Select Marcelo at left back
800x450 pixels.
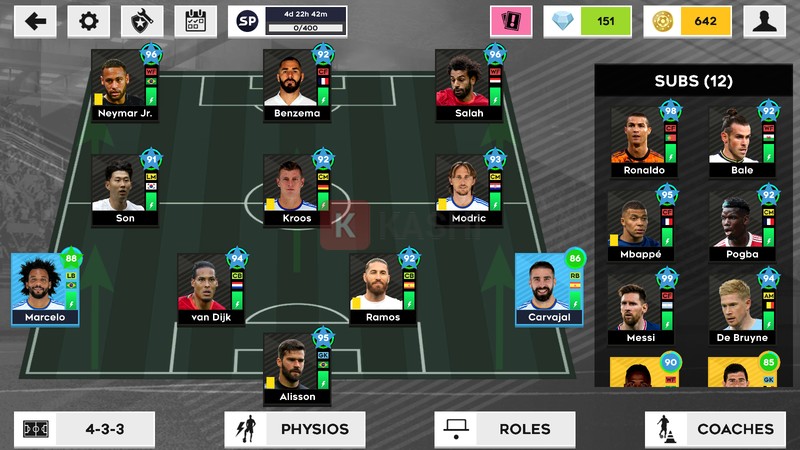(x=45, y=290)
